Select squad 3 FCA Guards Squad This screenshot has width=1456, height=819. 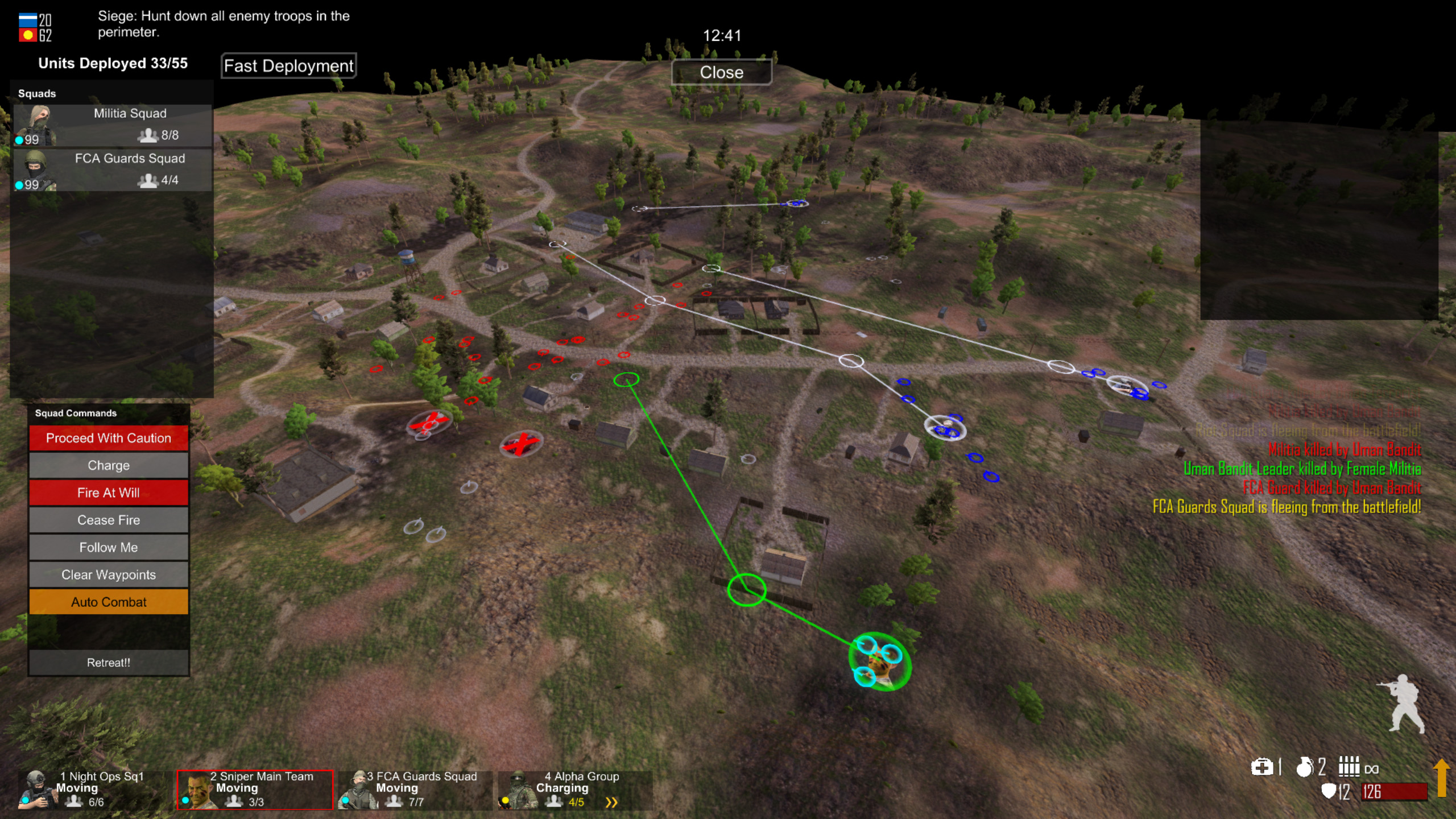[x=415, y=789]
